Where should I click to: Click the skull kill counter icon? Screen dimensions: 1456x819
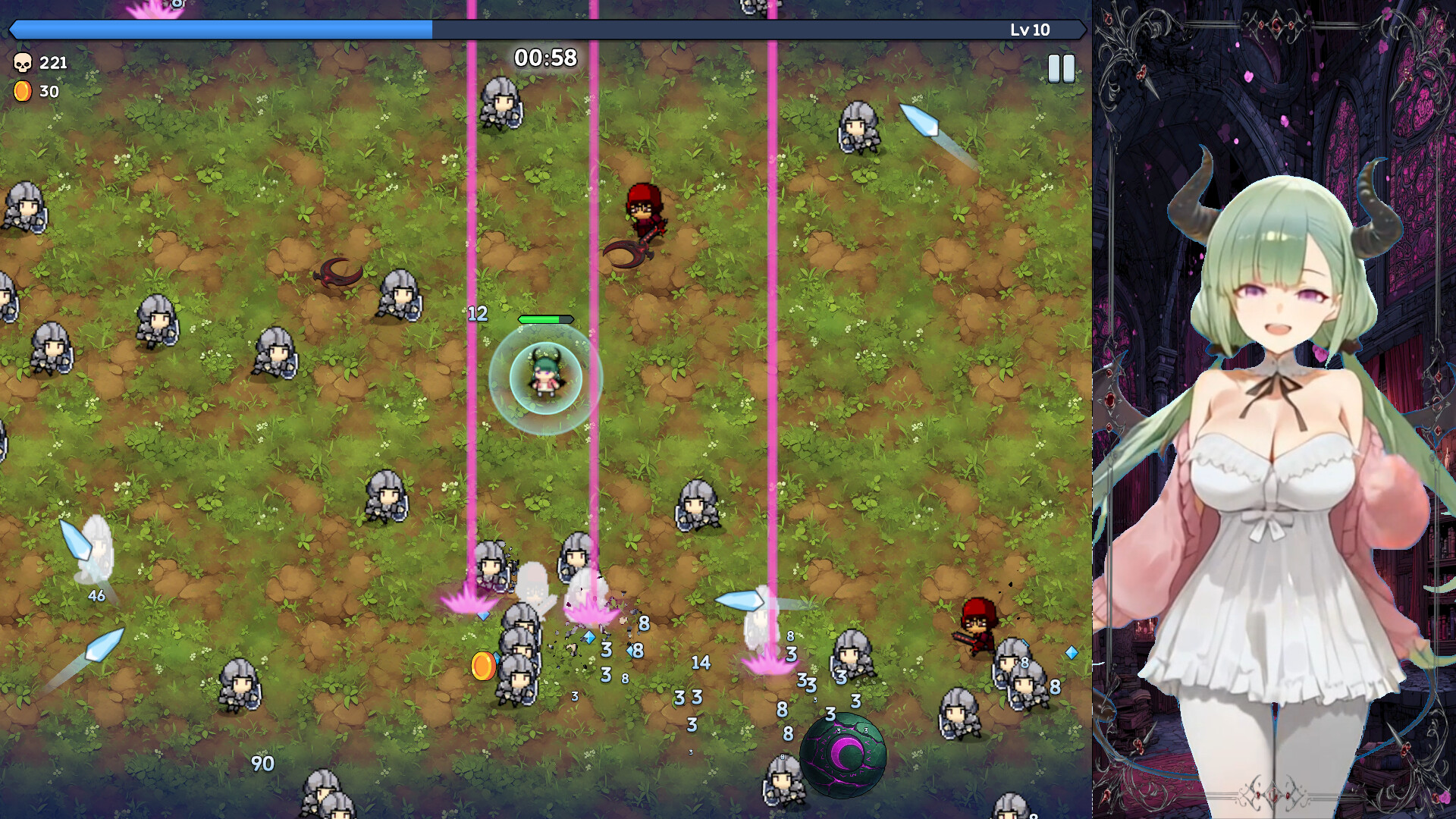(x=23, y=63)
